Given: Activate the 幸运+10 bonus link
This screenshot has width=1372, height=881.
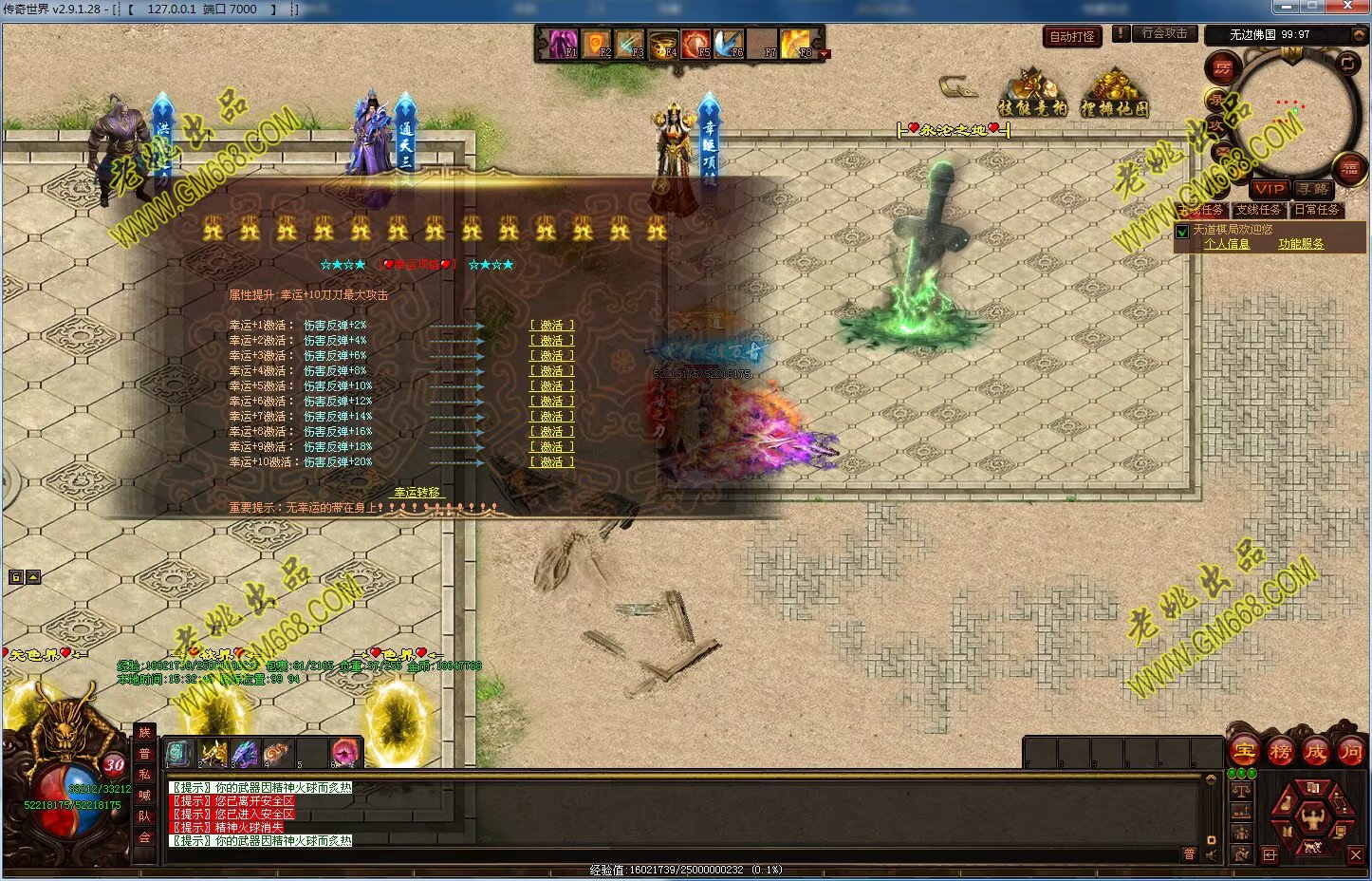Looking at the screenshot, I should 551,462.
